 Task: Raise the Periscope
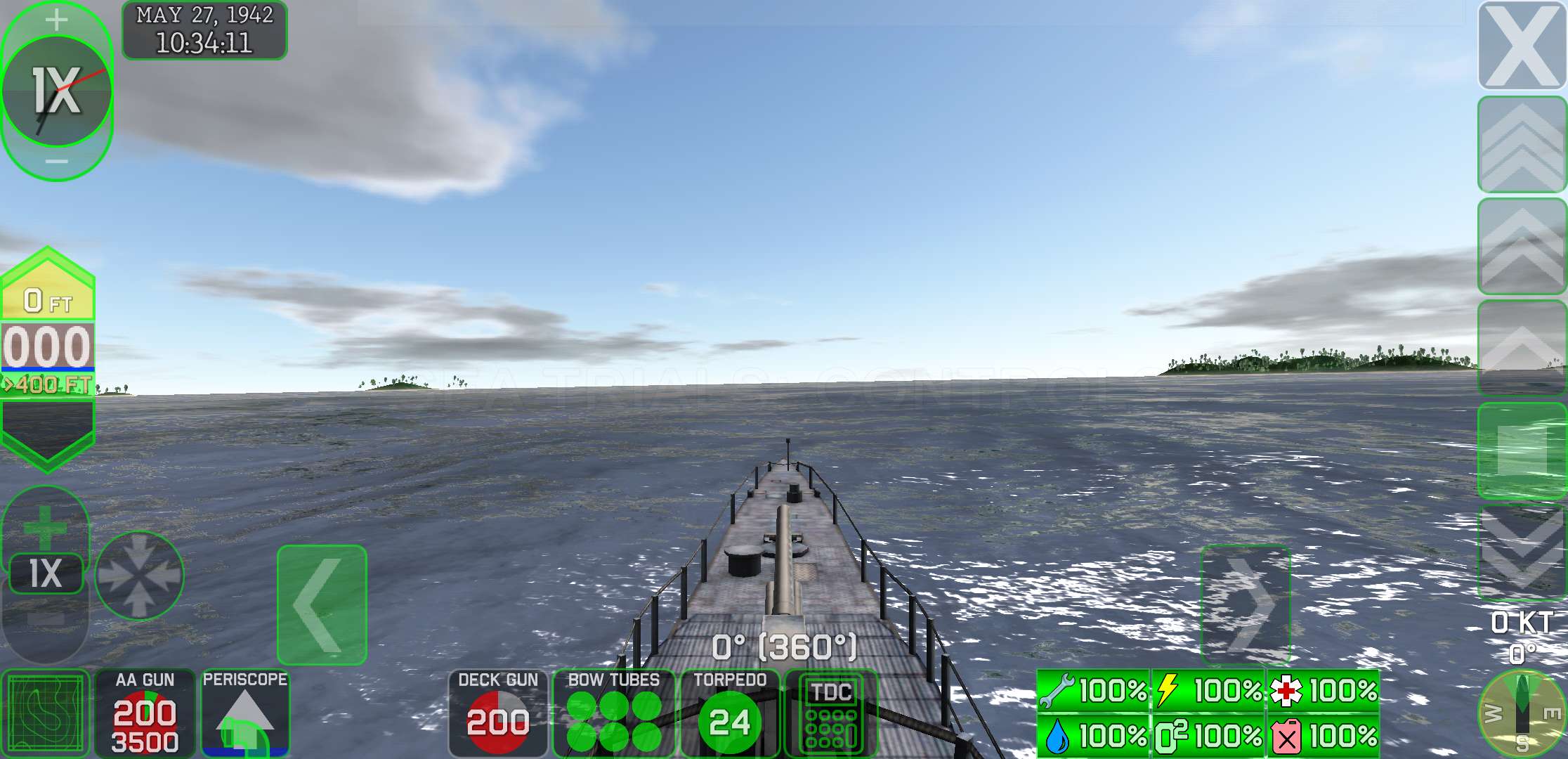pyautogui.click(x=244, y=713)
